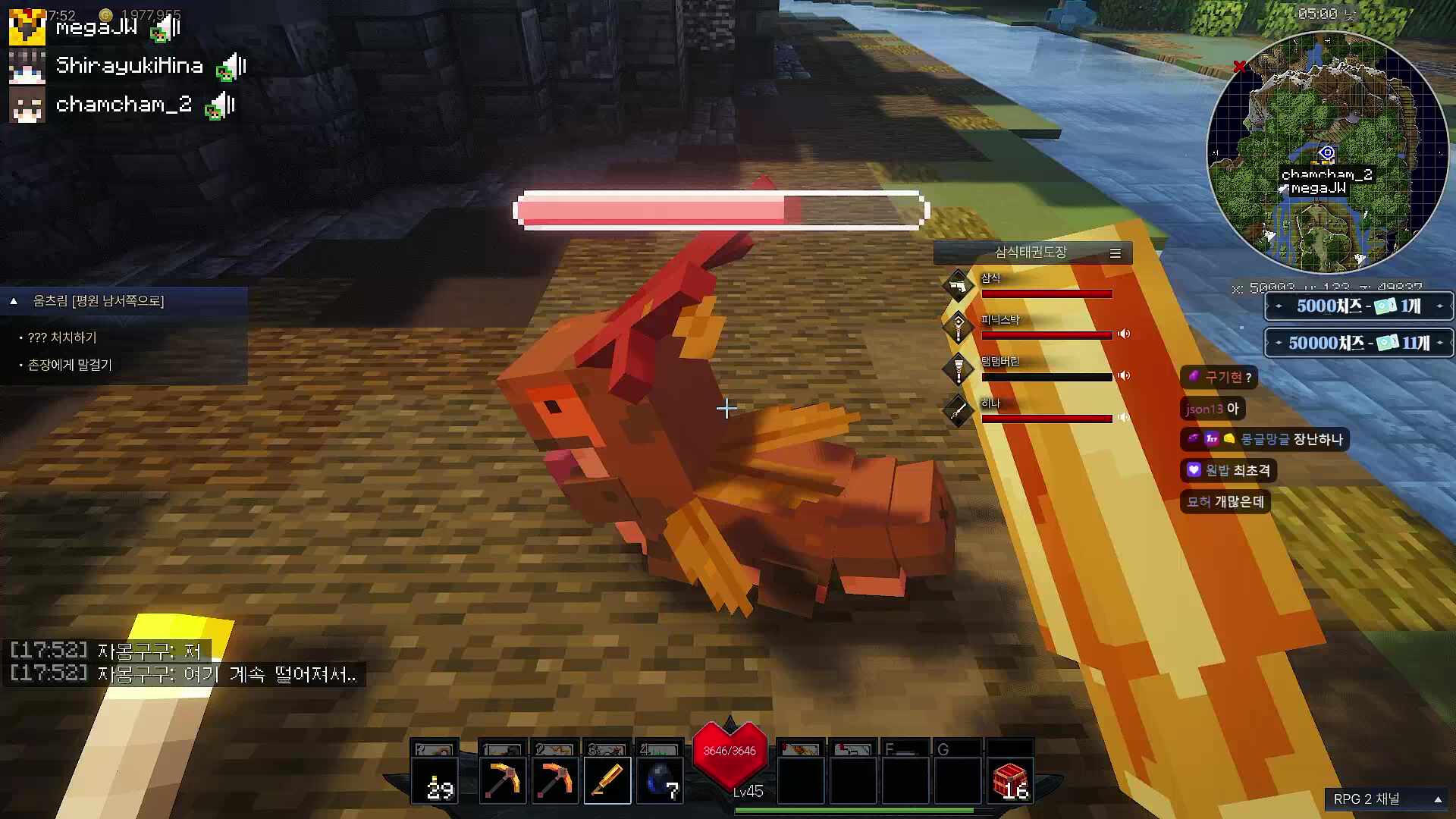Select party member 삼식 with pistol icon

990,278
